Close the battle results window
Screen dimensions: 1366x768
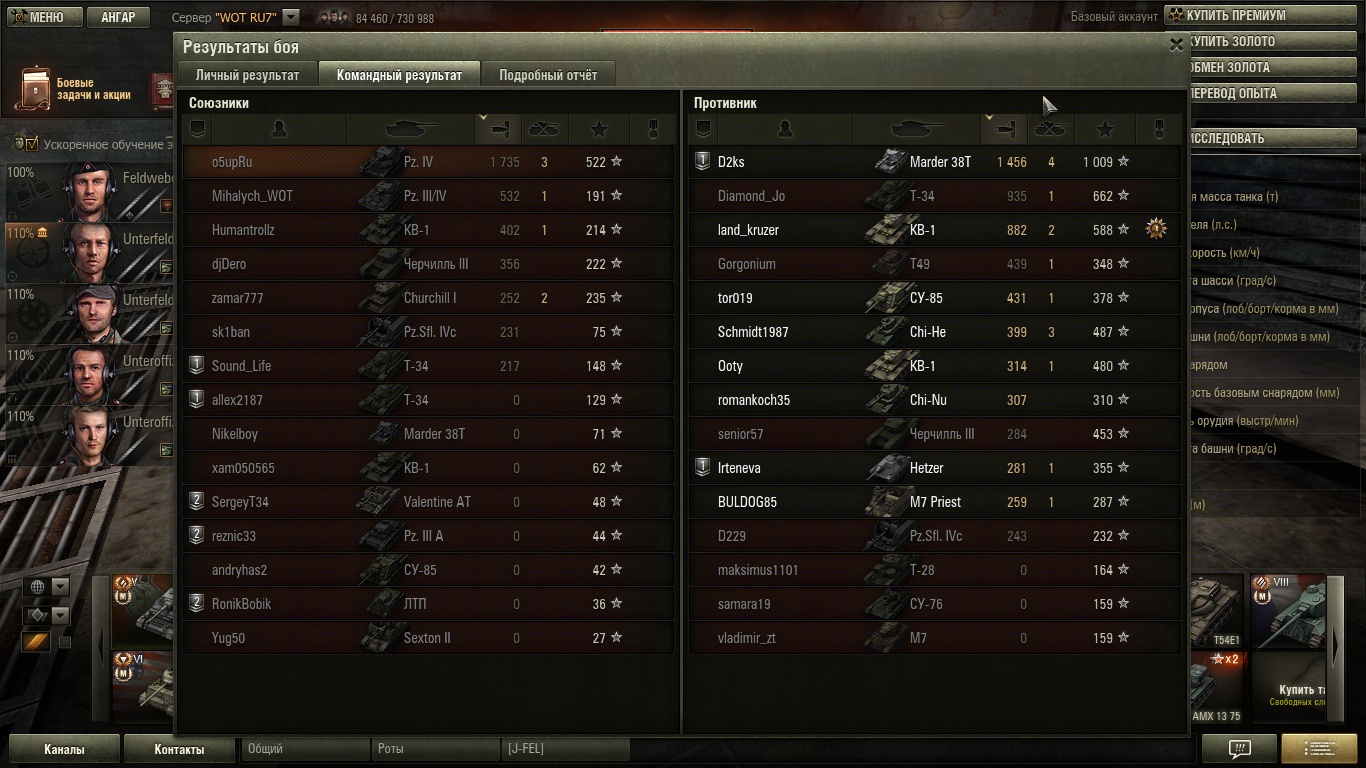coord(1176,45)
